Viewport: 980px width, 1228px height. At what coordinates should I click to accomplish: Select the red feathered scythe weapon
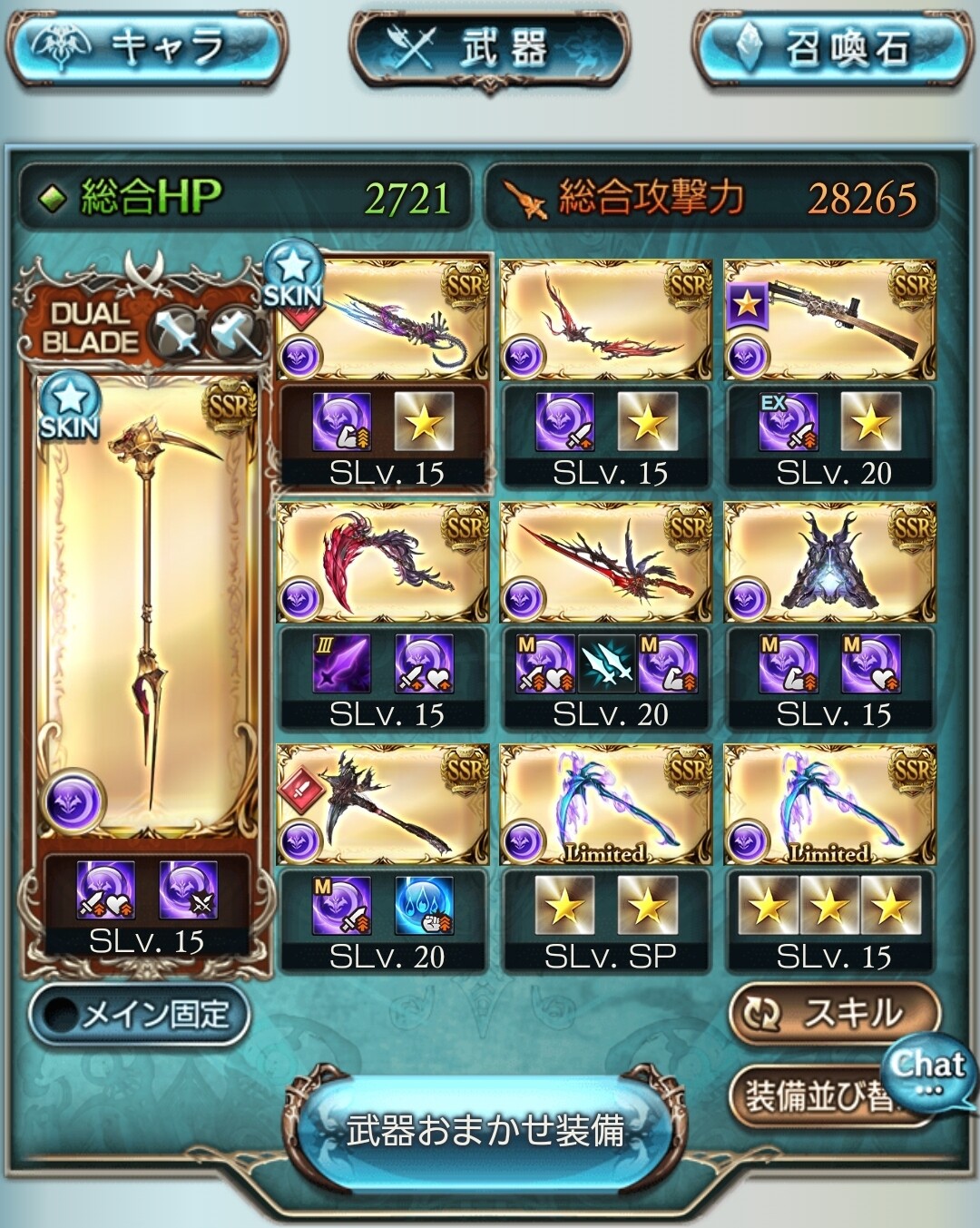382,563
